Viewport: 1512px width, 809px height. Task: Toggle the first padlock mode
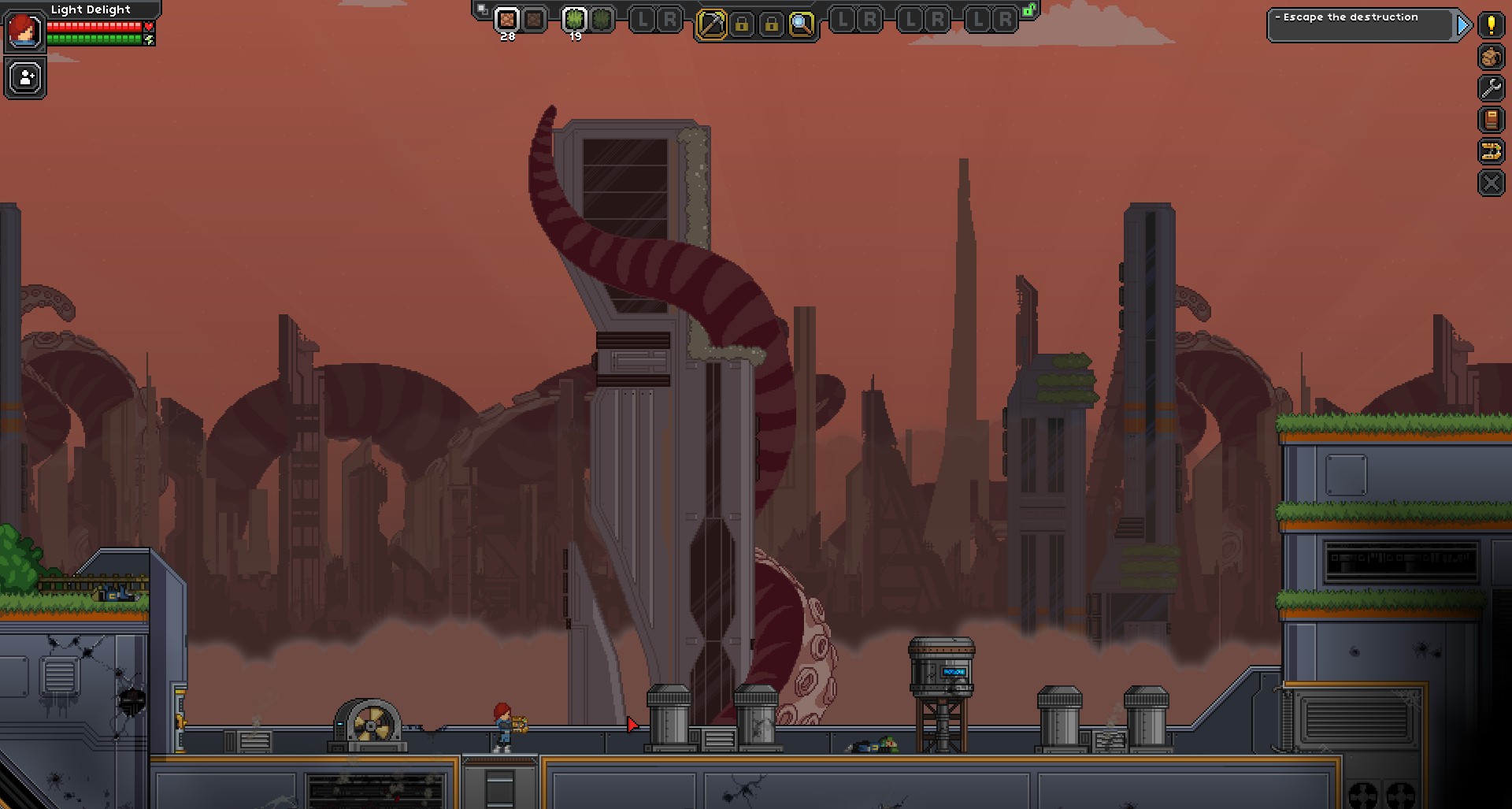(x=743, y=22)
